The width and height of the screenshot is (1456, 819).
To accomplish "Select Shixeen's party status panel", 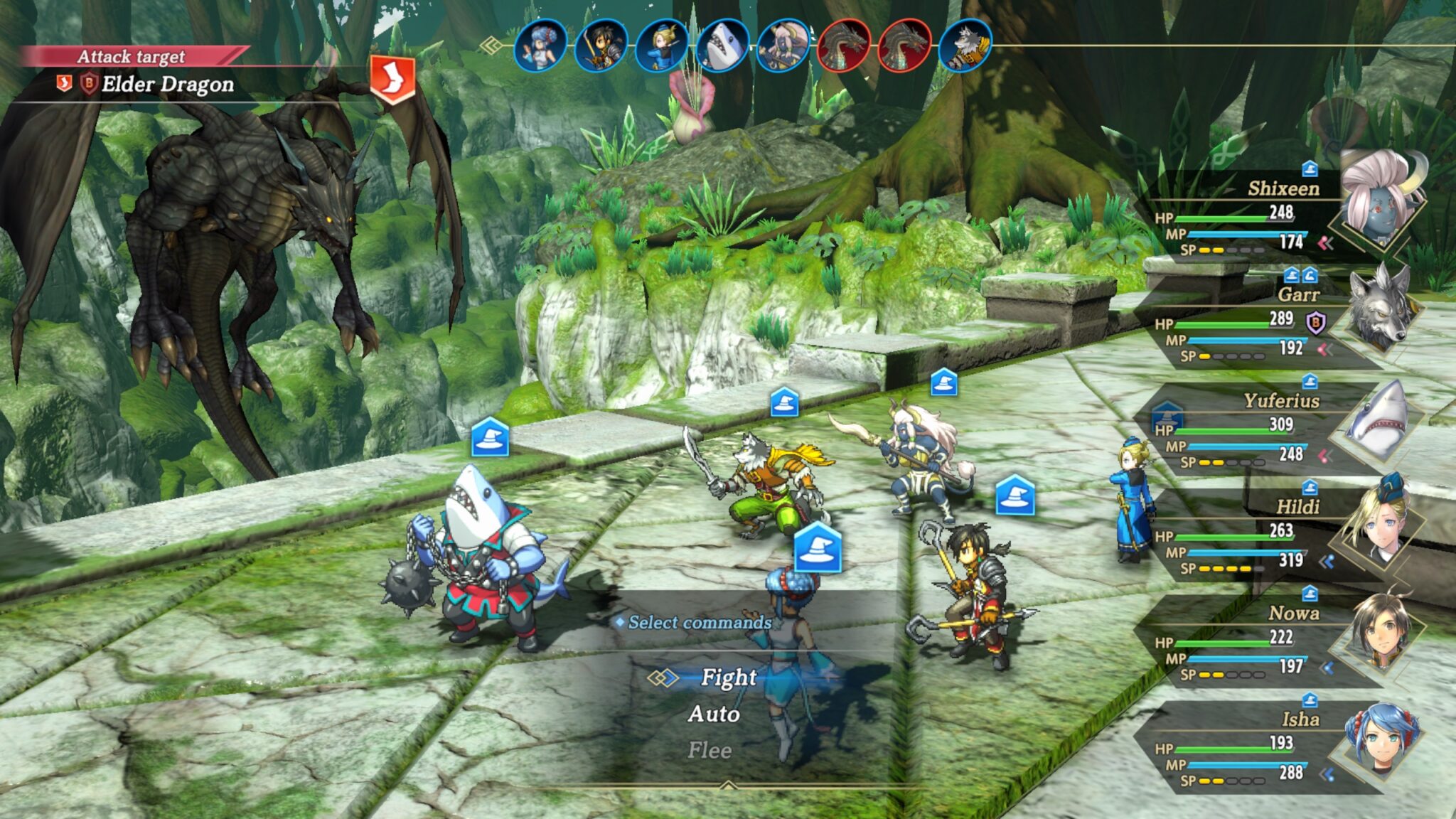I will pos(1265,215).
